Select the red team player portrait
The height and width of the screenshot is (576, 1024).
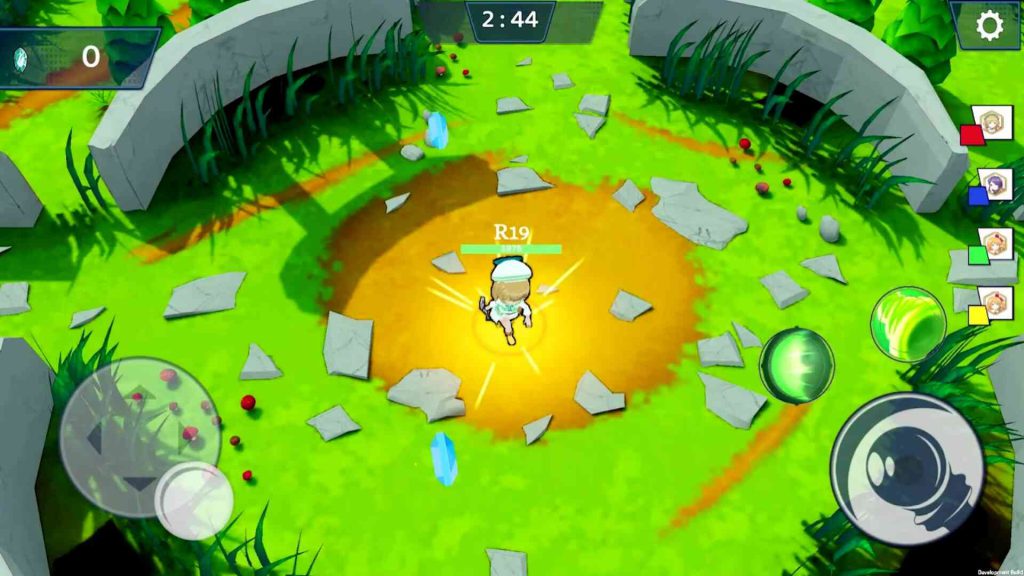click(x=994, y=123)
